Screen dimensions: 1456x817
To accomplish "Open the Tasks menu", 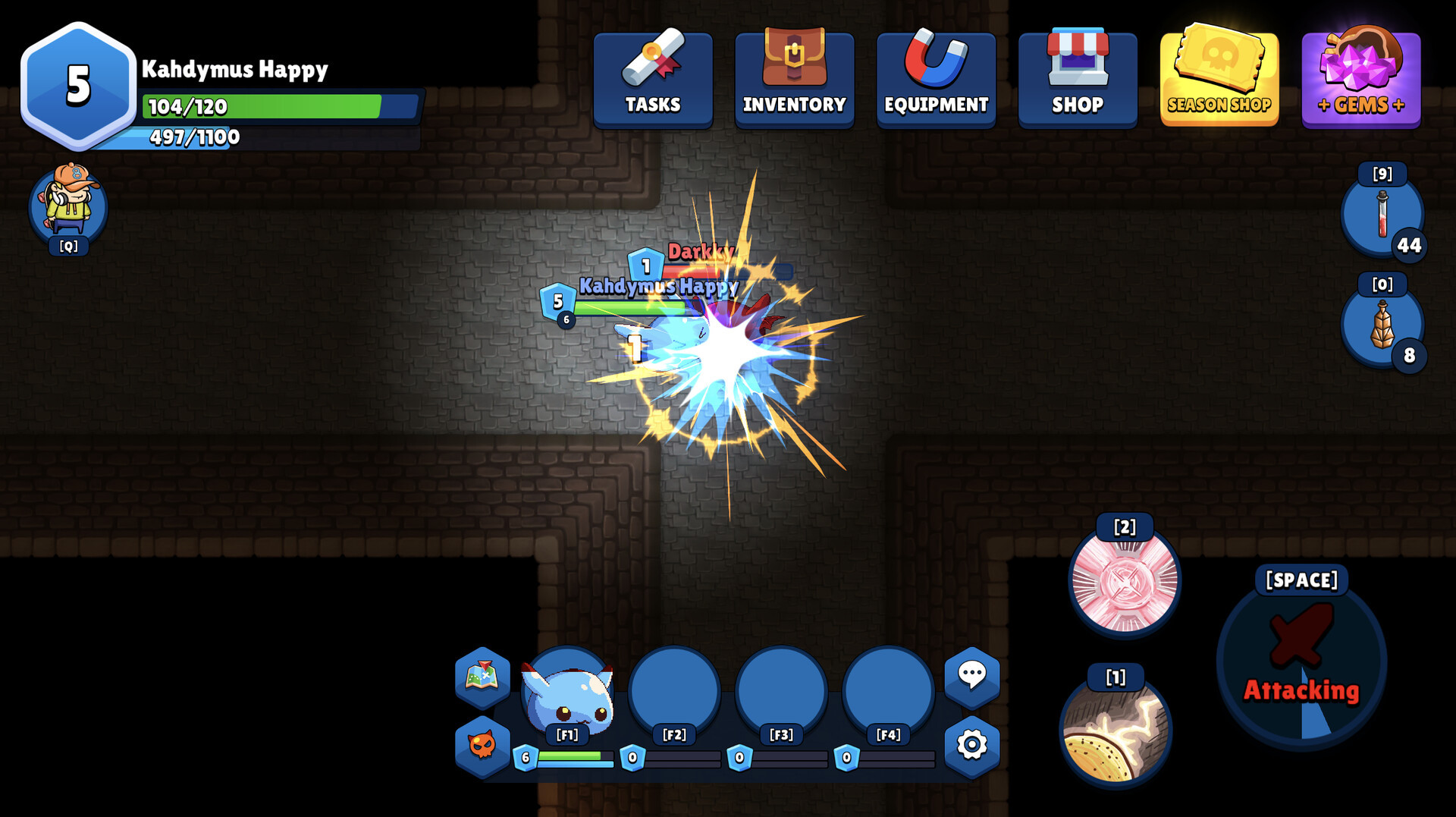I will tap(653, 78).
